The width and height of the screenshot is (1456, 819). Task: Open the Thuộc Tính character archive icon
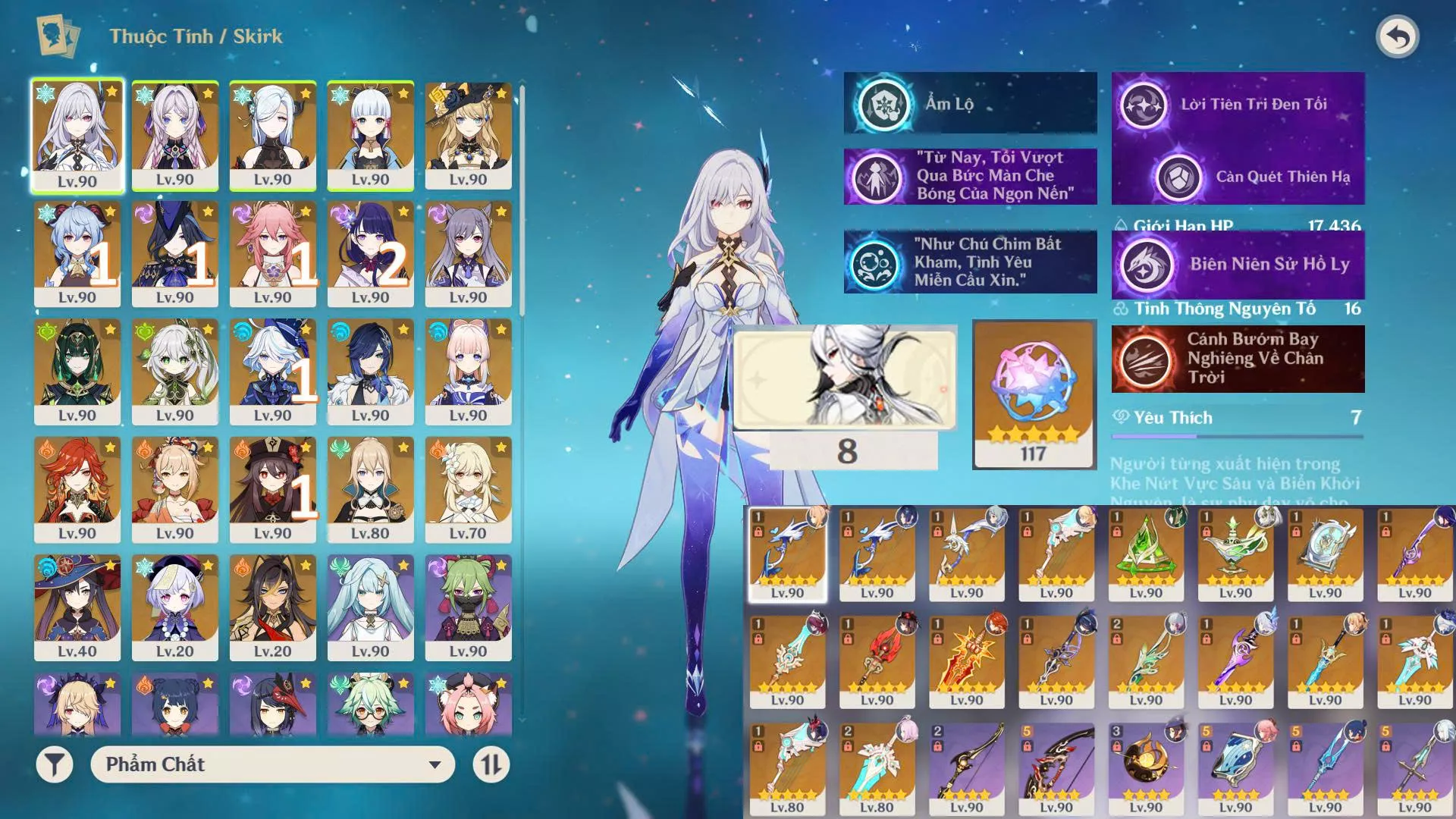tap(58, 36)
